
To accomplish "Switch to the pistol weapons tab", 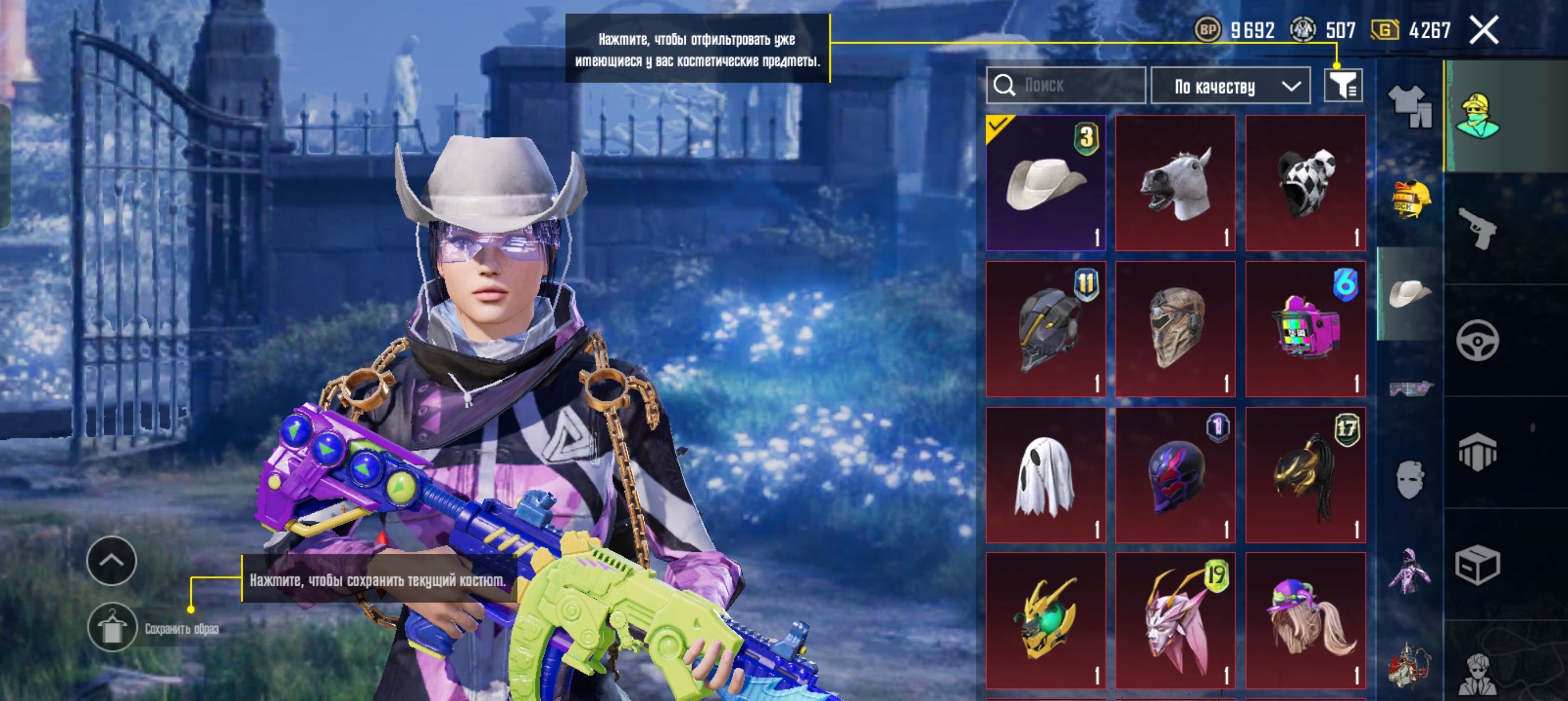I will pos(1477,228).
